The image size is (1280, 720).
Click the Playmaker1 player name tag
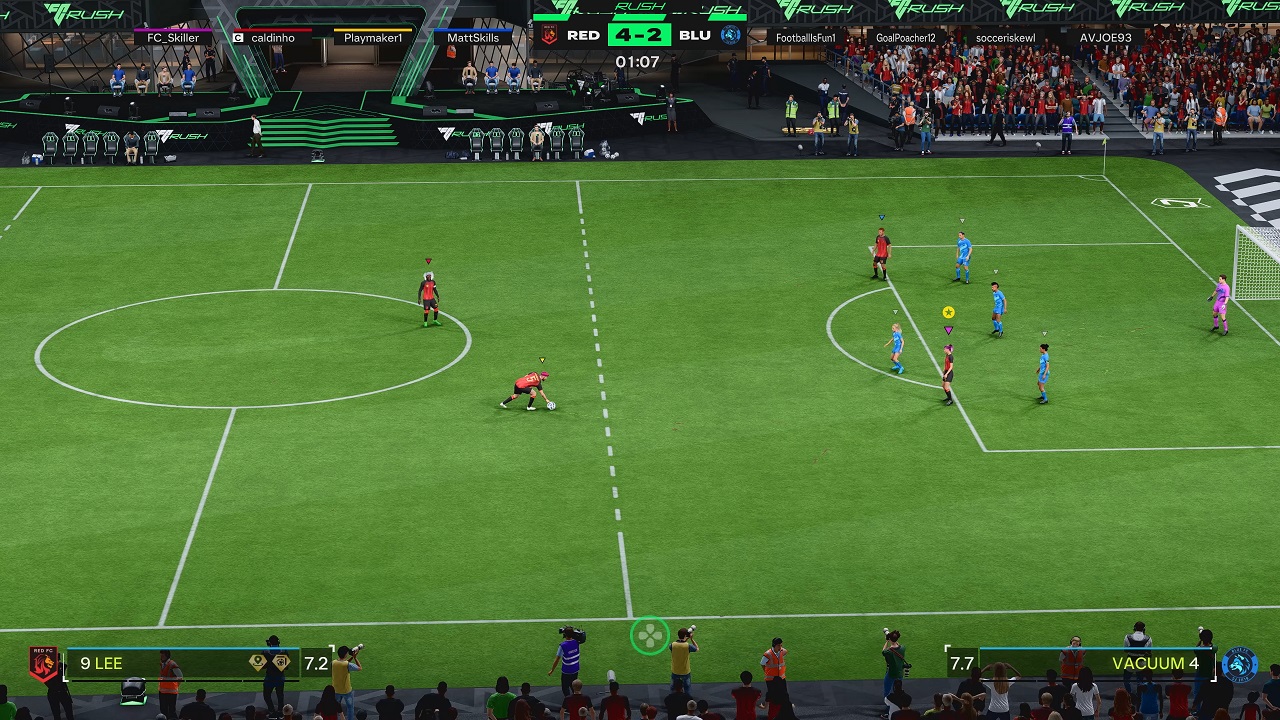click(373, 38)
